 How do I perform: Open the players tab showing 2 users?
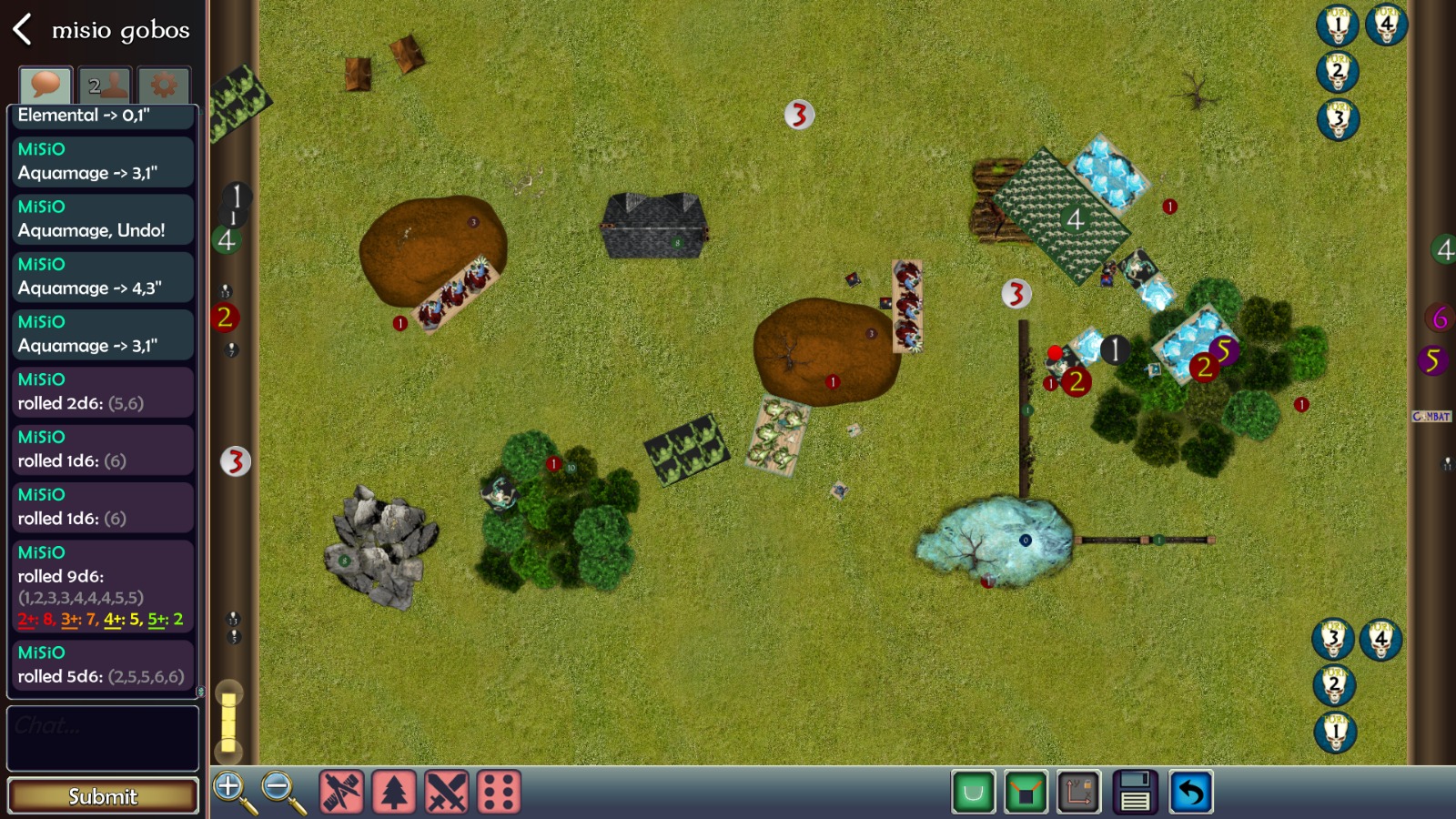click(105, 86)
